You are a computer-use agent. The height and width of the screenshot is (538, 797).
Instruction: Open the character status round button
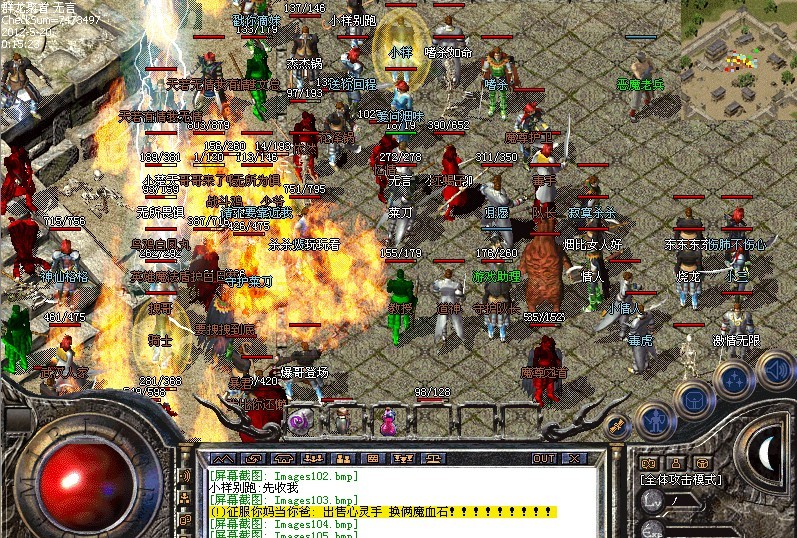[653, 421]
